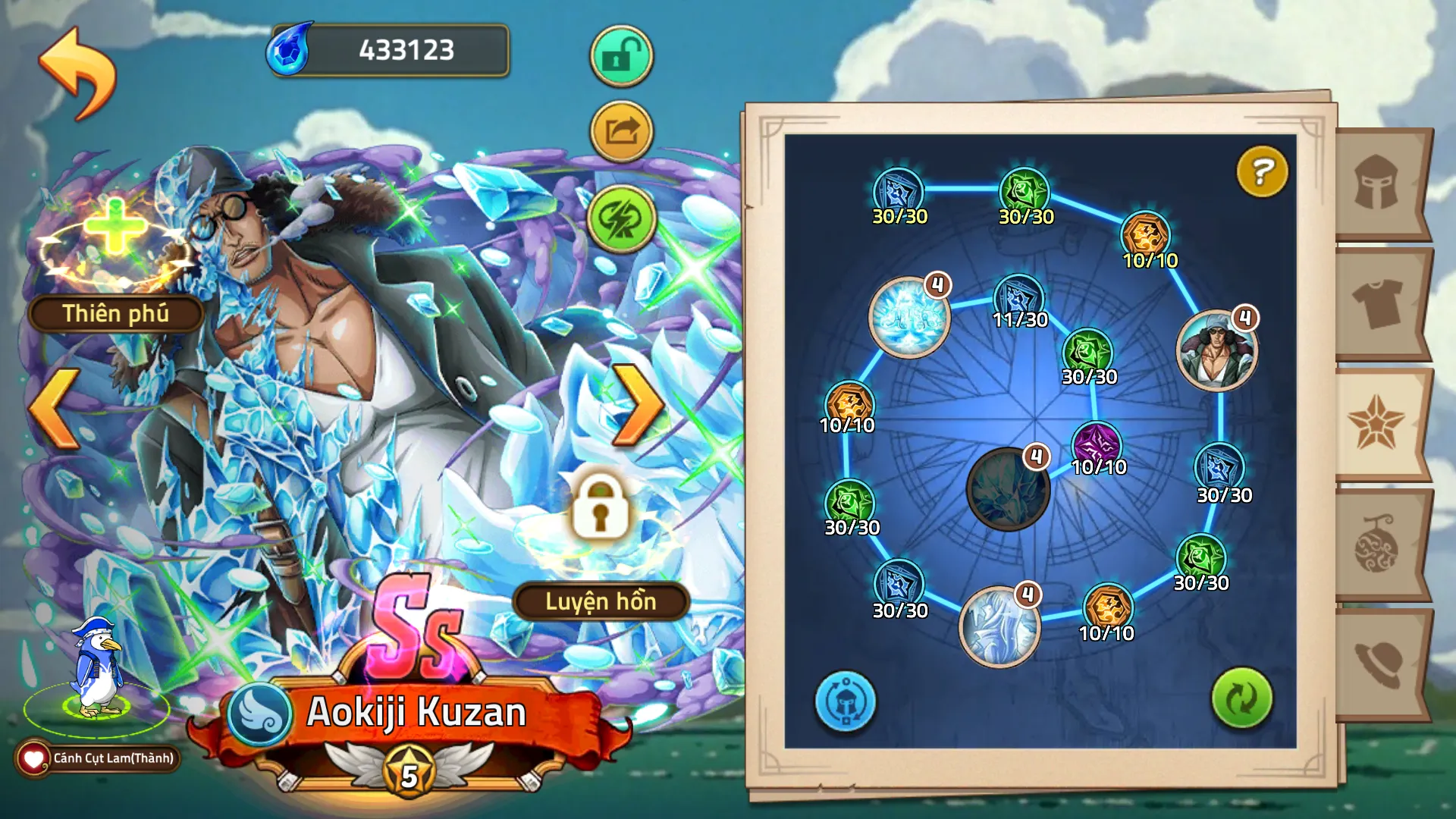Tap the green unlock padlock button
The height and width of the screenshot is (819, 1456).
pyautogui.click(x=621, y=57)
